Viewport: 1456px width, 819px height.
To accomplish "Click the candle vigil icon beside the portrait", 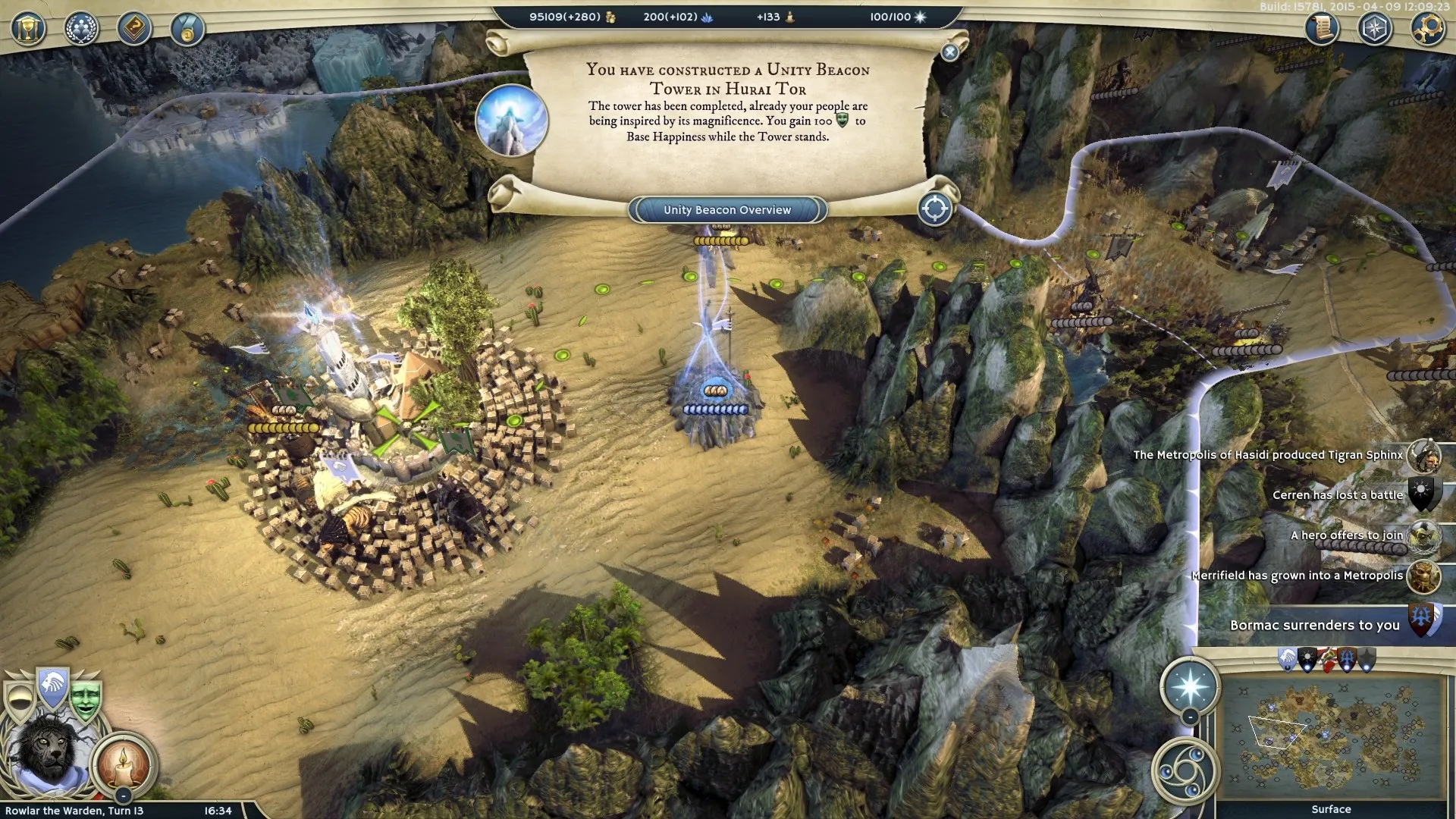I will [x=124, y=766].
